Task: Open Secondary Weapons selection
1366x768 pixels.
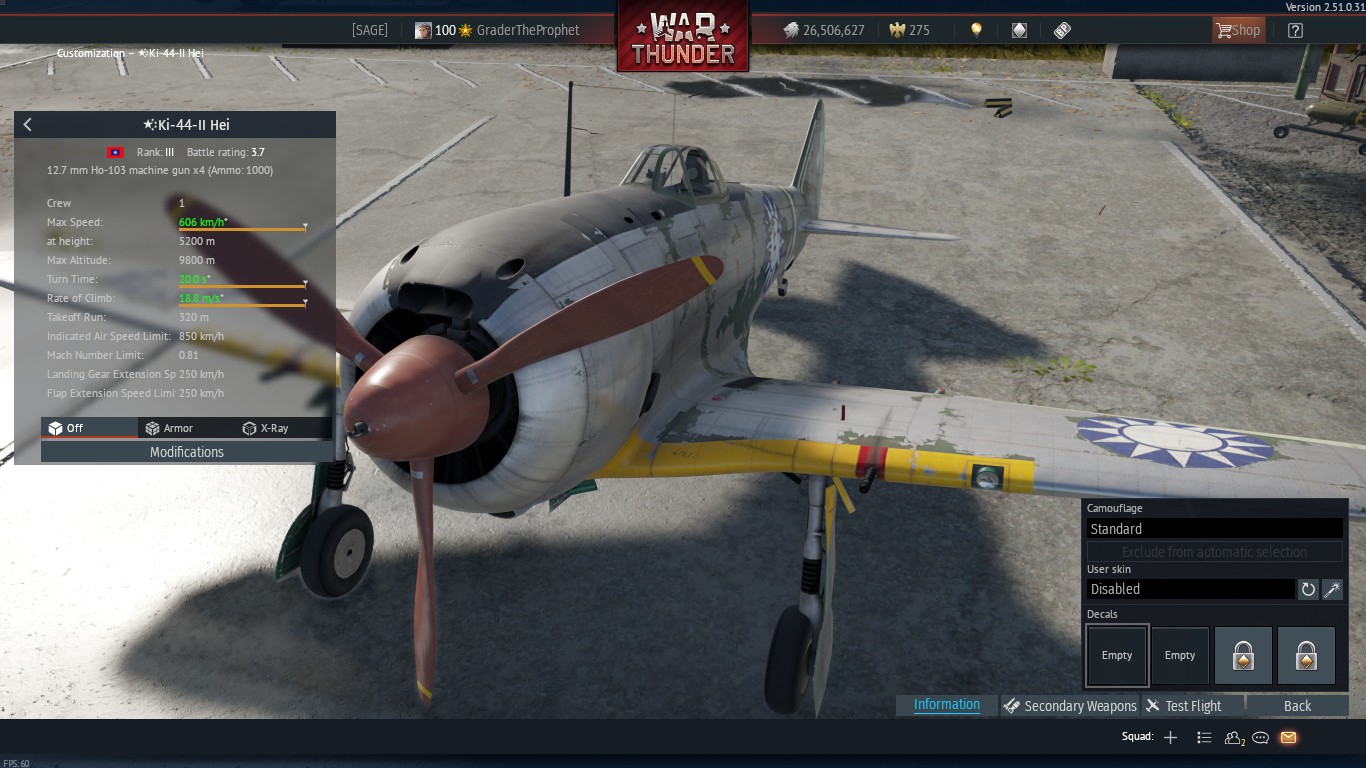Action: click(1070, 706)
